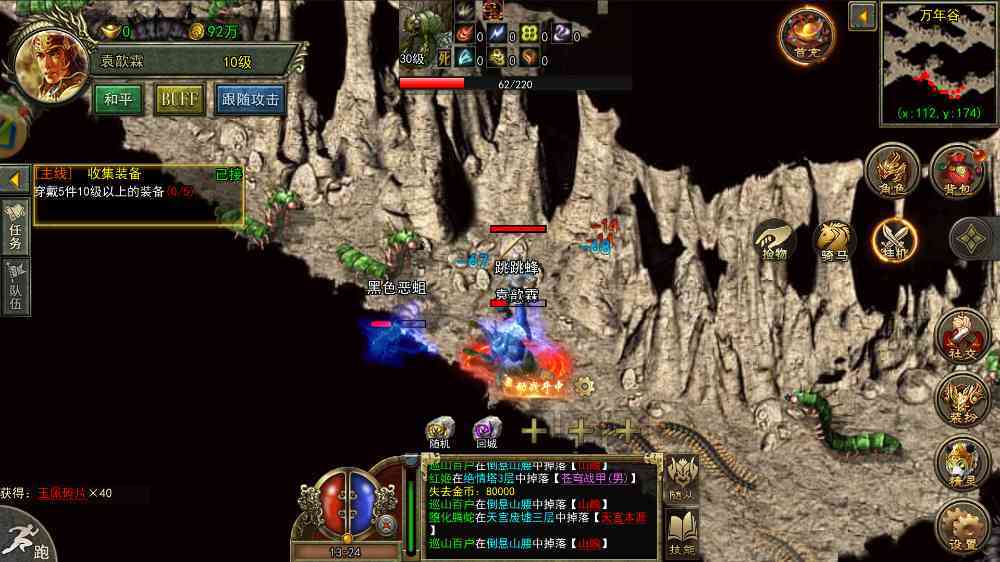
Task: Use the 回城 return-to-town scroll
Action: pyautogui.click(x=487, y=432)
